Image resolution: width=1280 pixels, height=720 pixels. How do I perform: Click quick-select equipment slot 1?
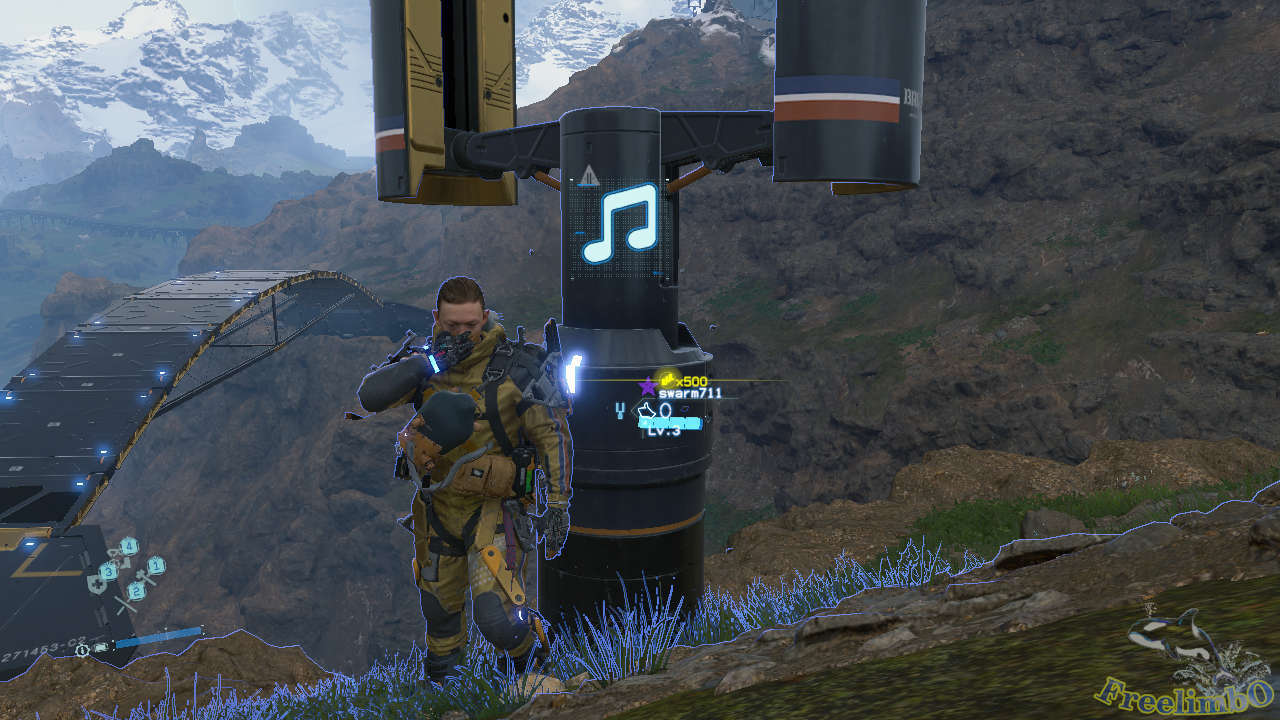155,565
